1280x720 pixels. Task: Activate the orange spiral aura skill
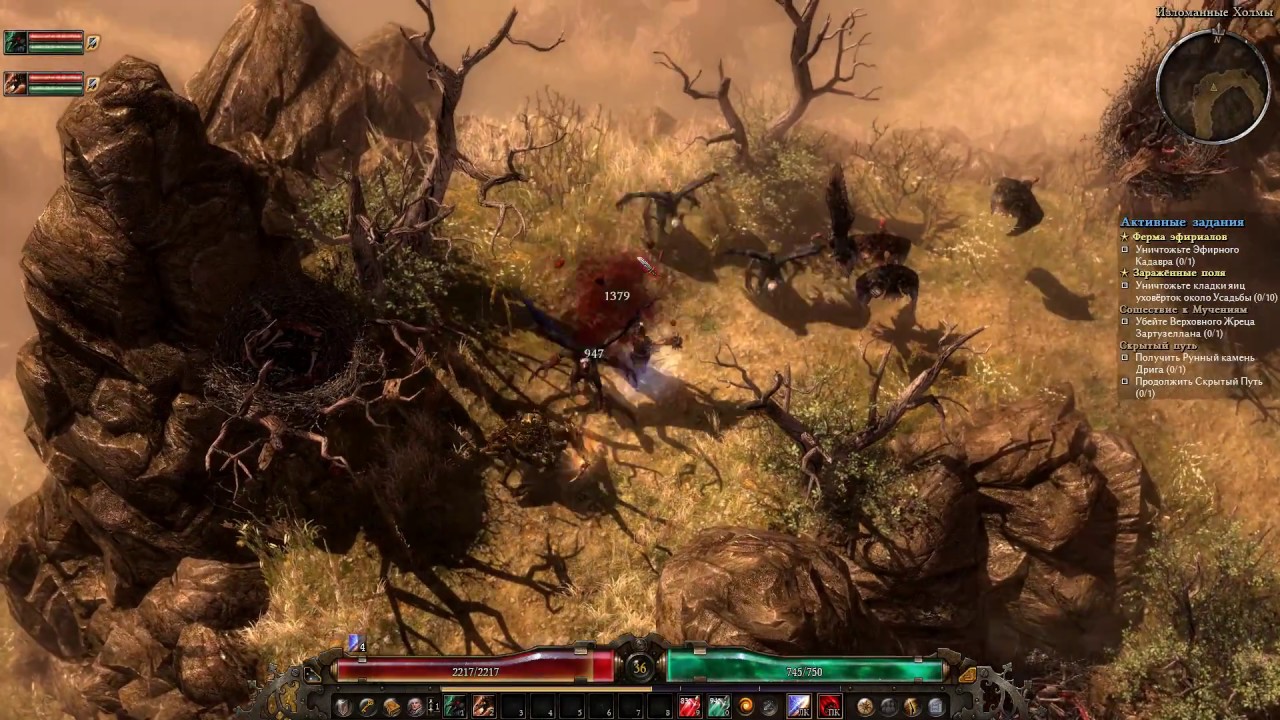click(x=746, y=704)
